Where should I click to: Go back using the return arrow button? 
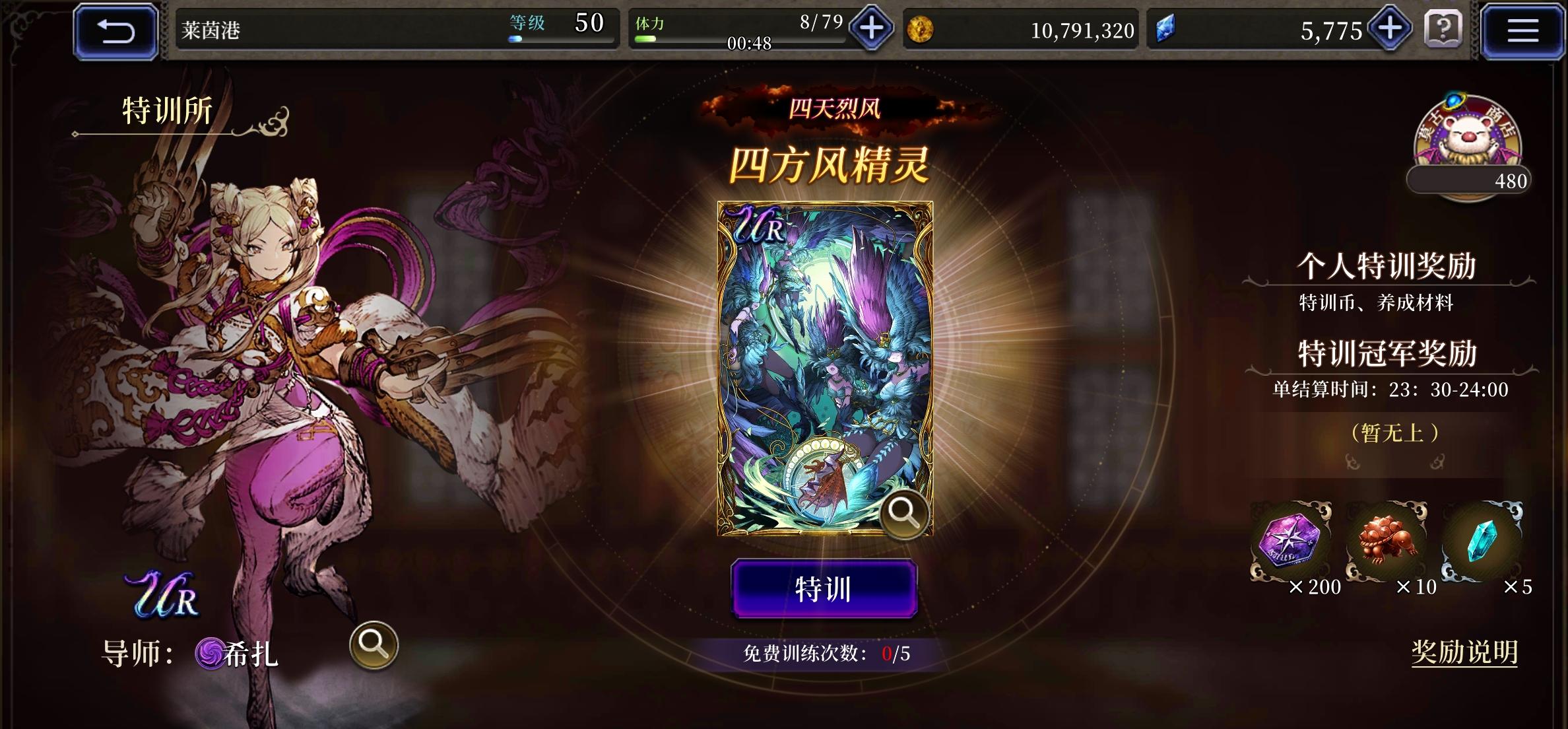point(114,29)
